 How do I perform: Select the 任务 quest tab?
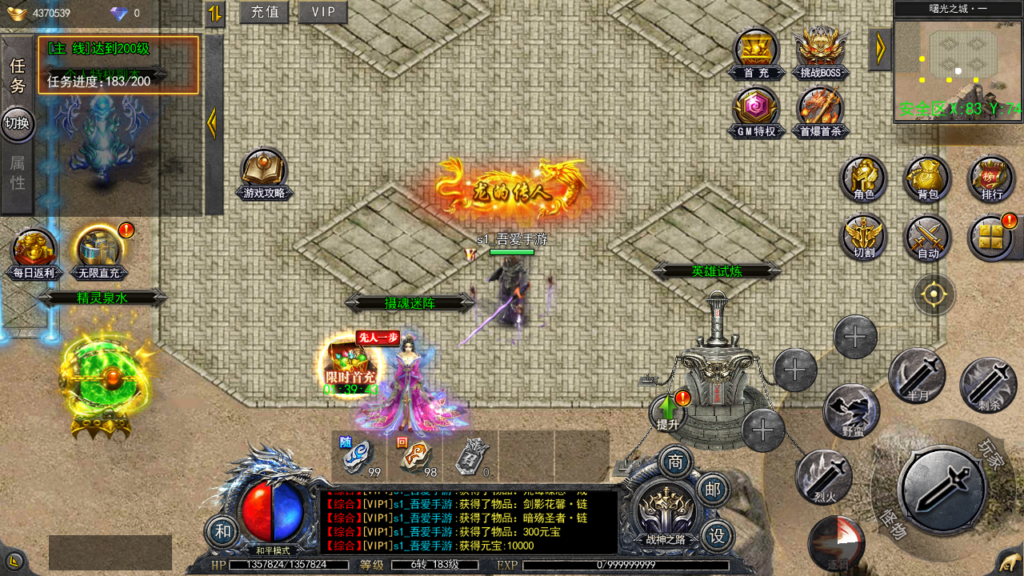[17, 75]
